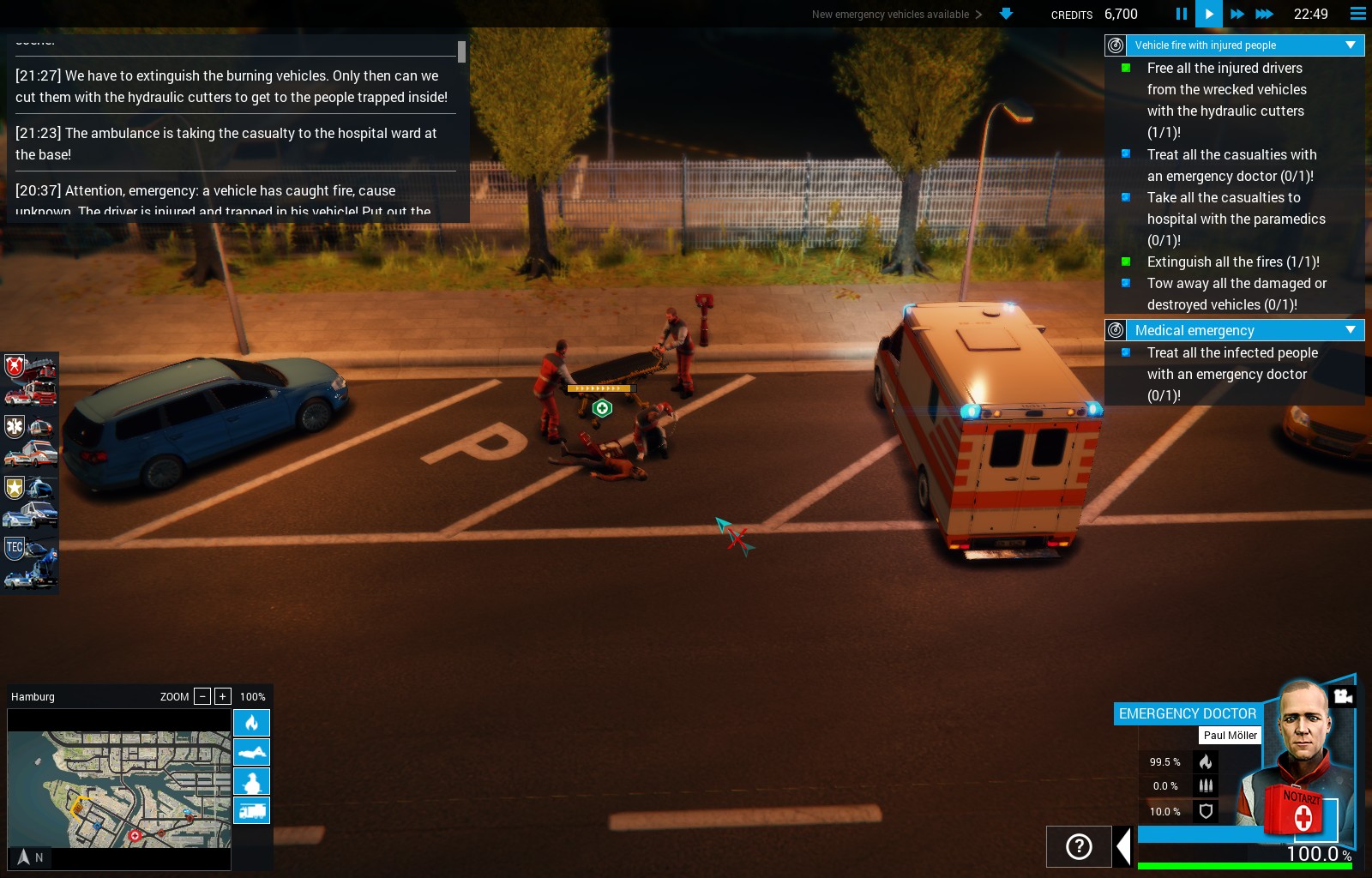The image size is (1372, 878).
Task: Click the red cross marker on minimap
Action: [x=134, y=835]
